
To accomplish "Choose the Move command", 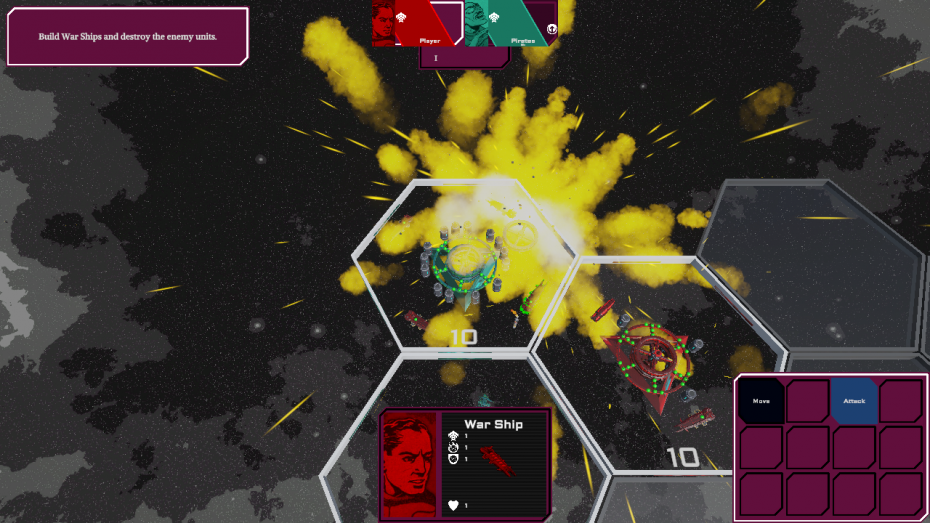I will (761, 401).
